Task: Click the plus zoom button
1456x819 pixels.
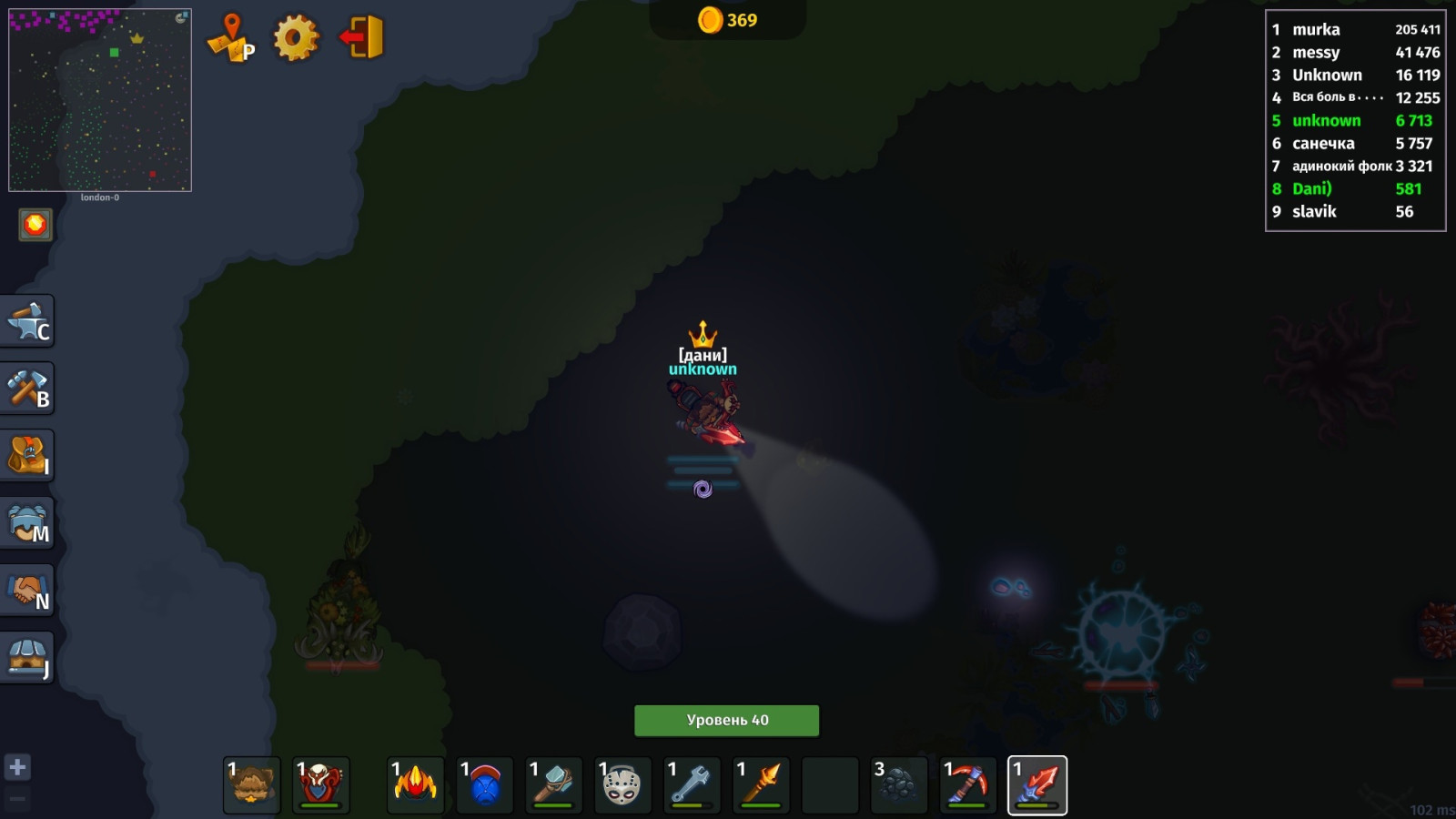Action: [17, 767]
